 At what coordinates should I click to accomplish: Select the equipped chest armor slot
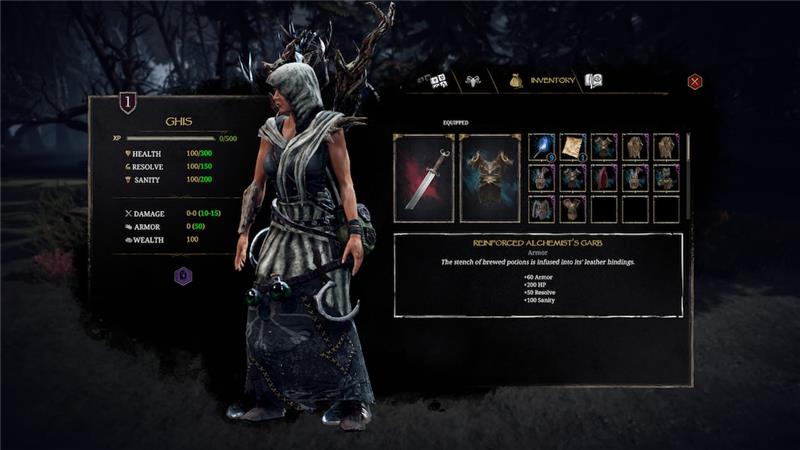[x=489, y=178]
